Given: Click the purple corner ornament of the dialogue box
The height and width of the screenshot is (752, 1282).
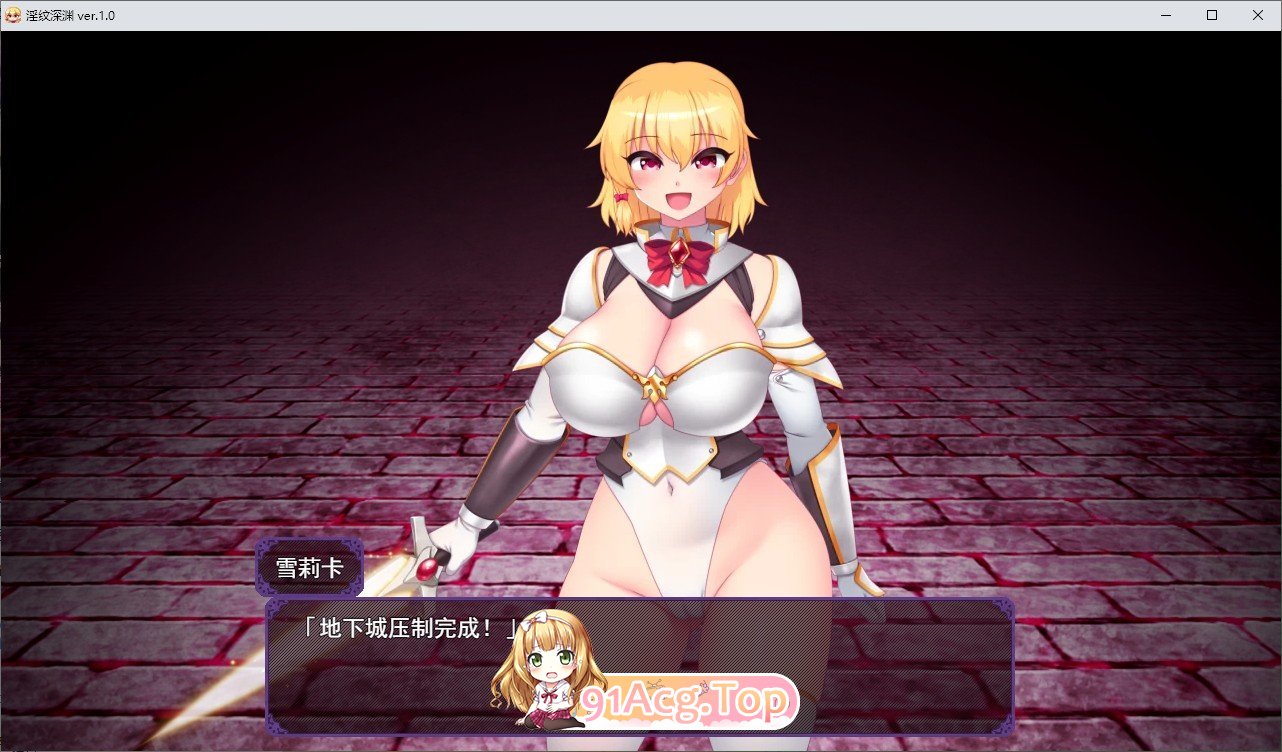Looking at the screenshot, I should (x=273, y=608).
